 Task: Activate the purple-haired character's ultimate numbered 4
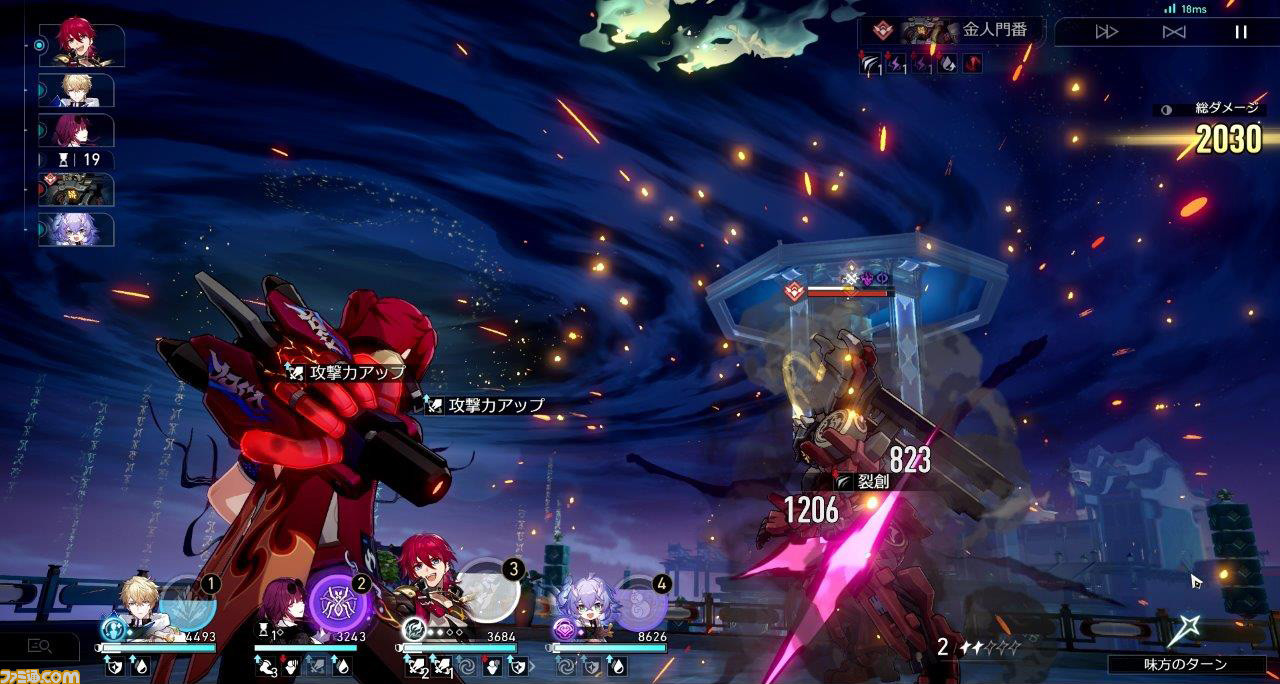(640, 603)
